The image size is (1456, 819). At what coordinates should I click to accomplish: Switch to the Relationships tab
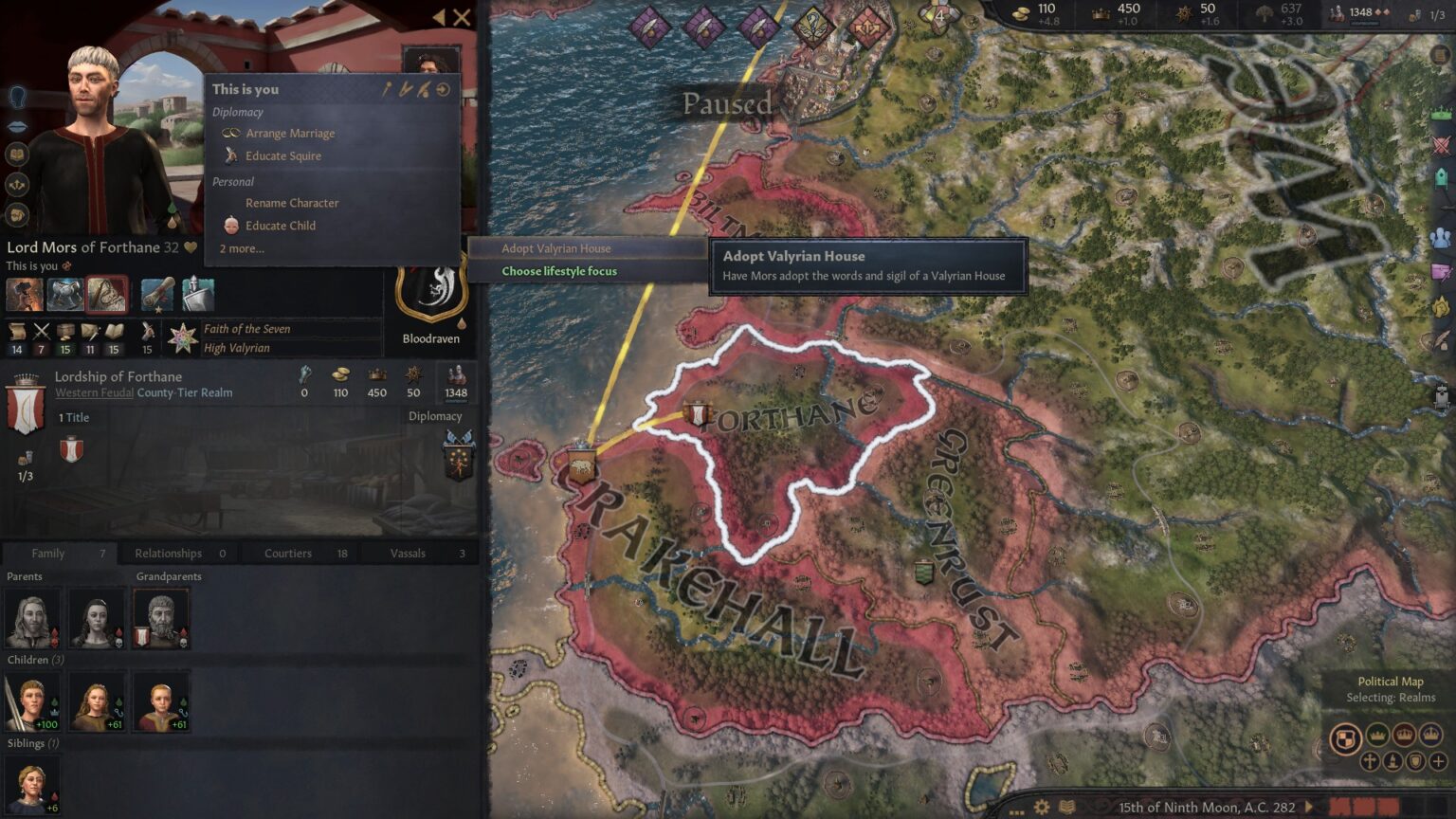coord(167,553)
